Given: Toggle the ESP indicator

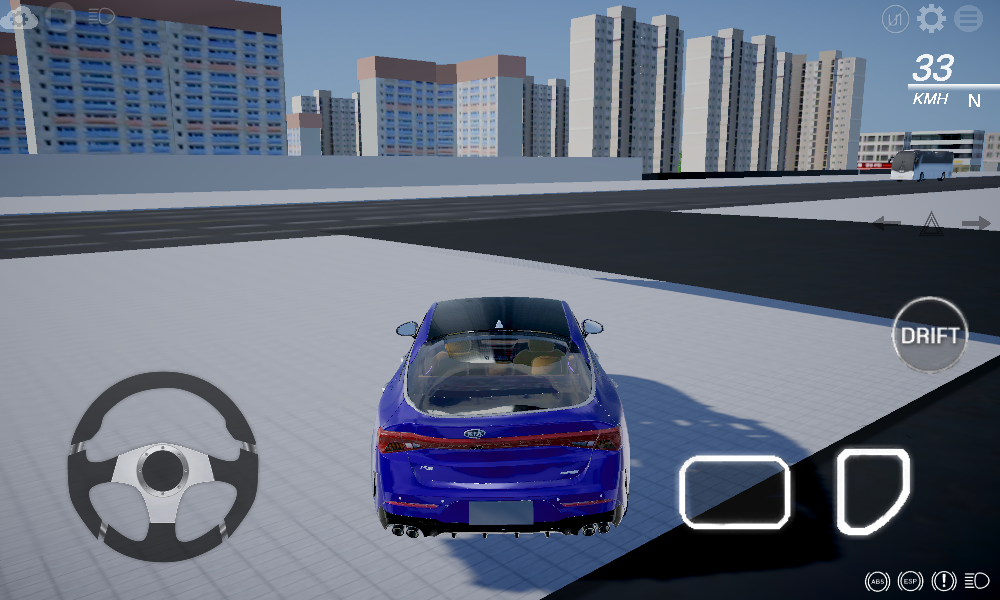Looking at the screenshot, I should 909,581.
